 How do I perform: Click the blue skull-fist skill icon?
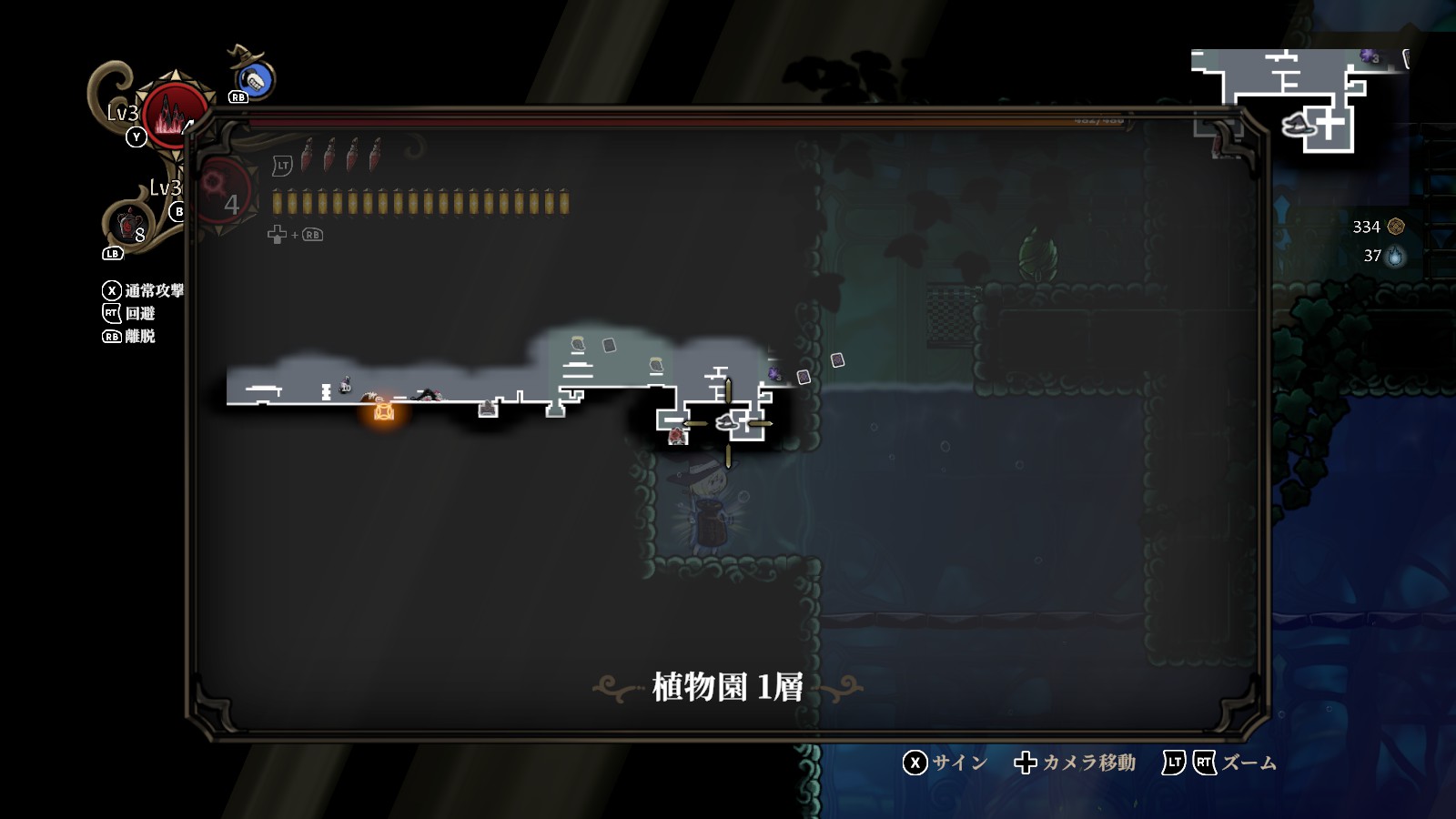click(255, 81)
